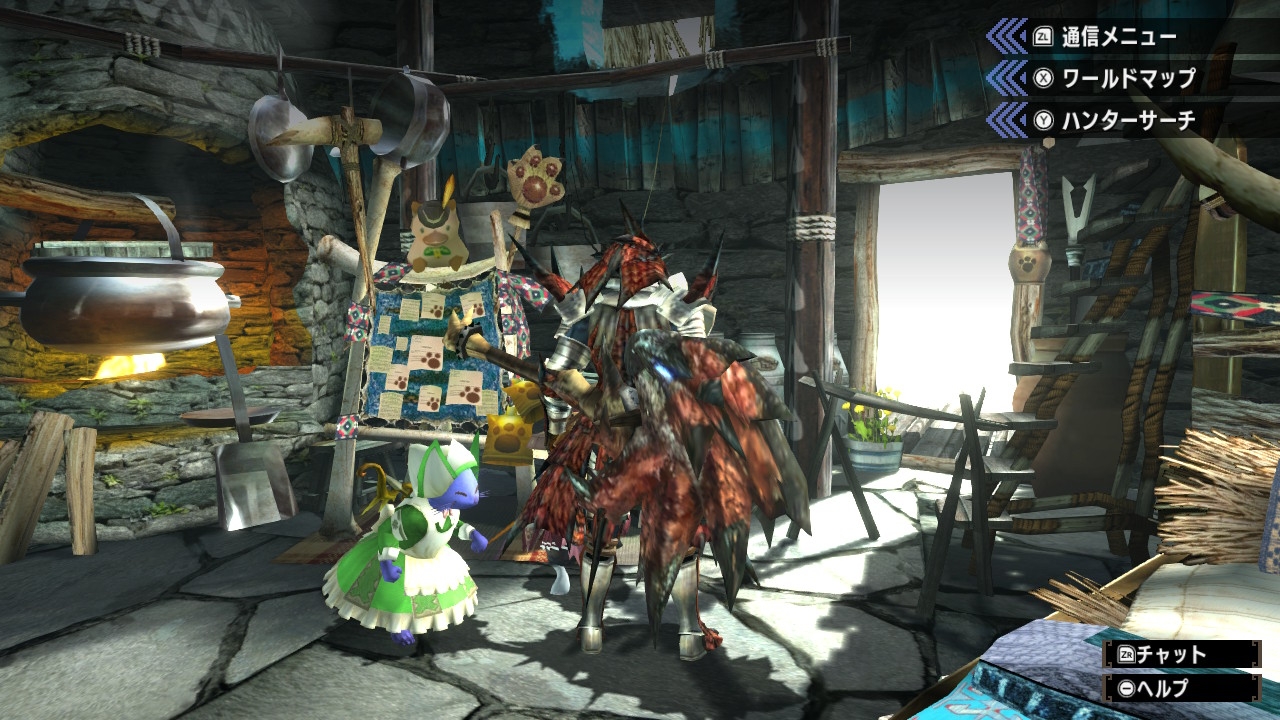The width and height of the screenshot is (1280, 720).
Task: Select the ハンターサーチ hunter search entry
Action: click(1114, 121)
